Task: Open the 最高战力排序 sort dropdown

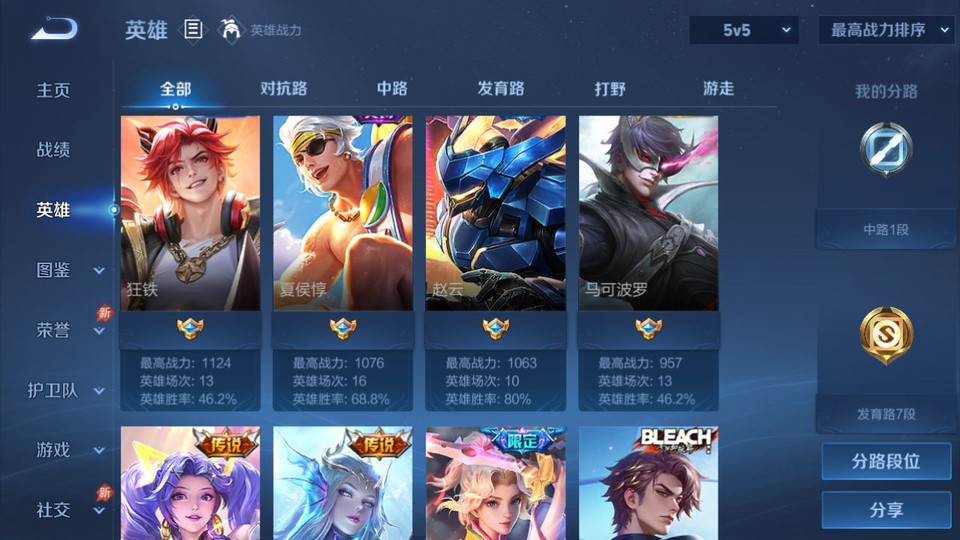Action: click(886, 30)
